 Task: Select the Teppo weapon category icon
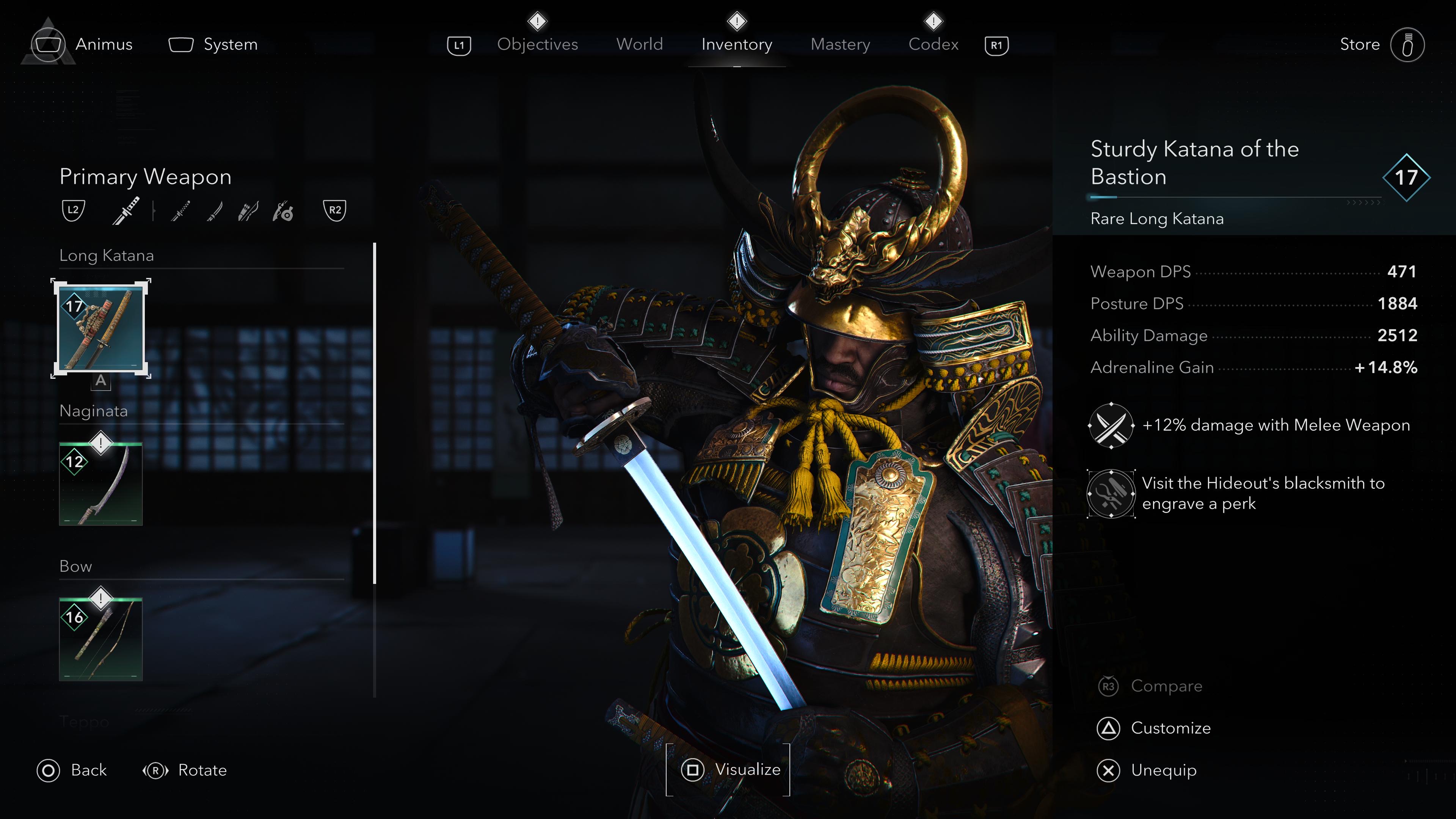point(284,210)
